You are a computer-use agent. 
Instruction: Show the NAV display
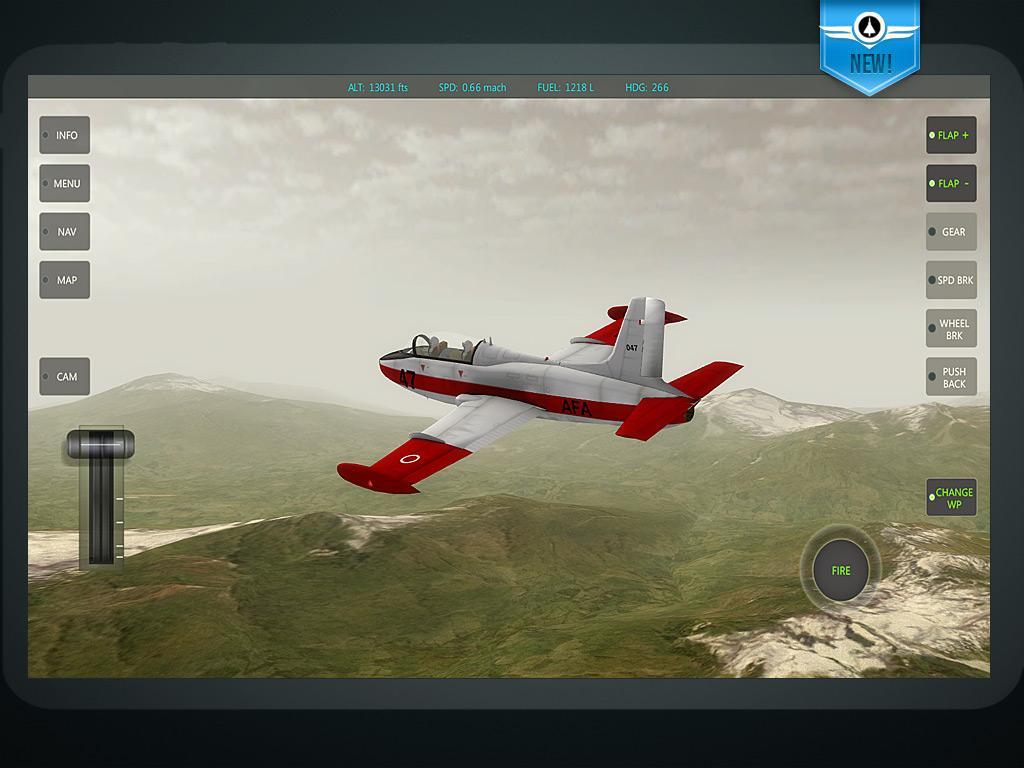pos(65,232)
